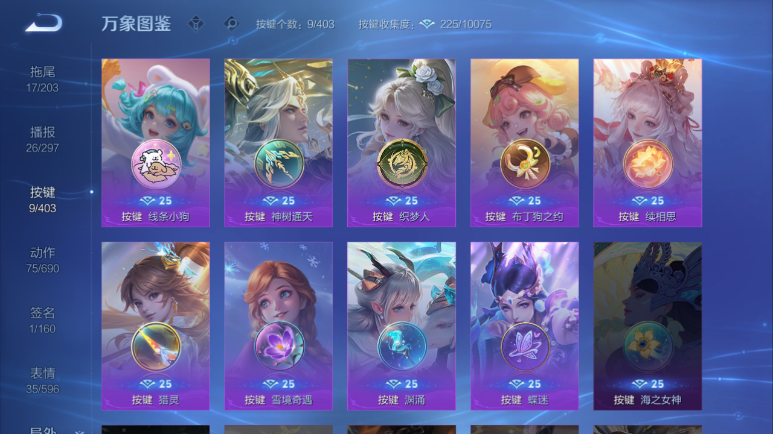The image size is (773, 434).
Task: Open the 播报 category tab
Action: pos(42,139)
